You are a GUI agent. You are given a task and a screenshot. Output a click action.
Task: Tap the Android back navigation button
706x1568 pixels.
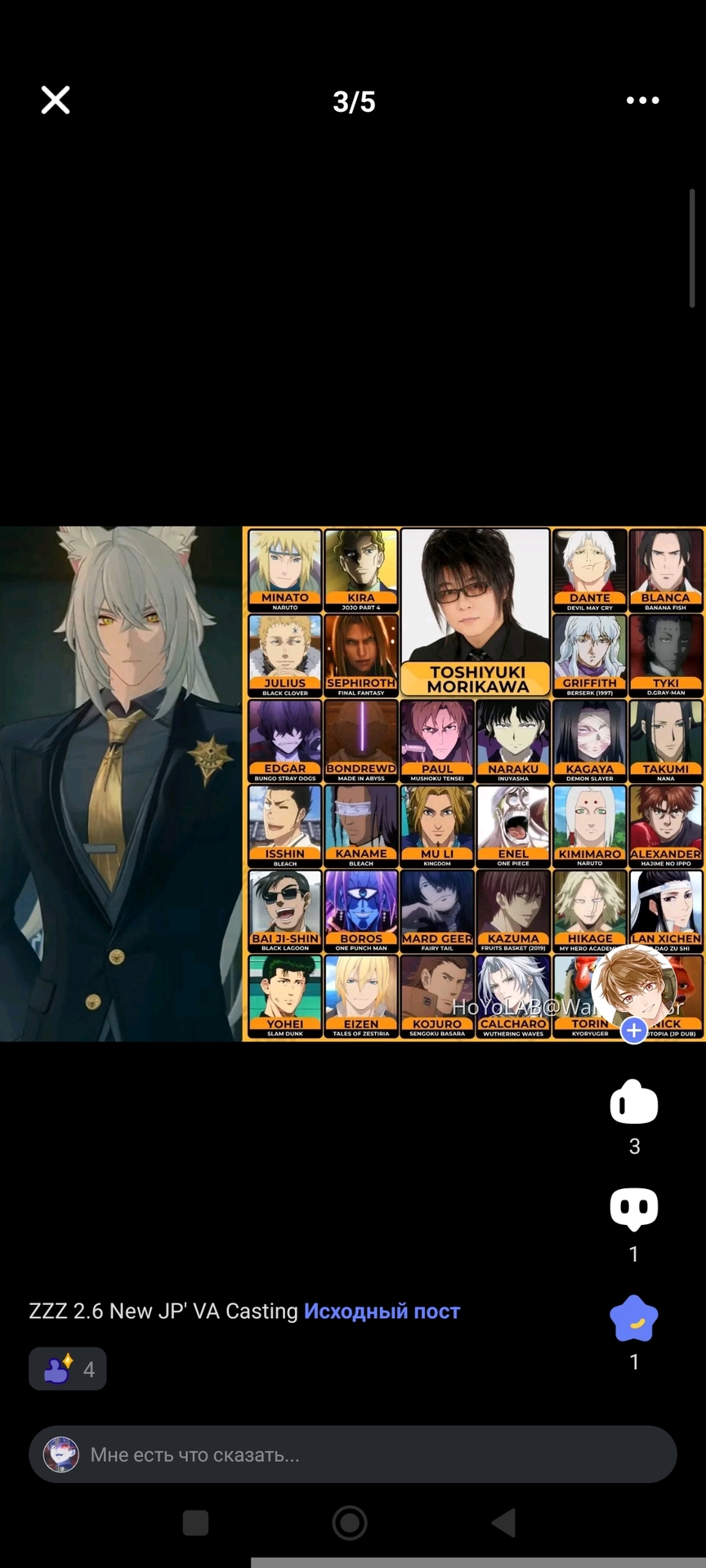503,1523
